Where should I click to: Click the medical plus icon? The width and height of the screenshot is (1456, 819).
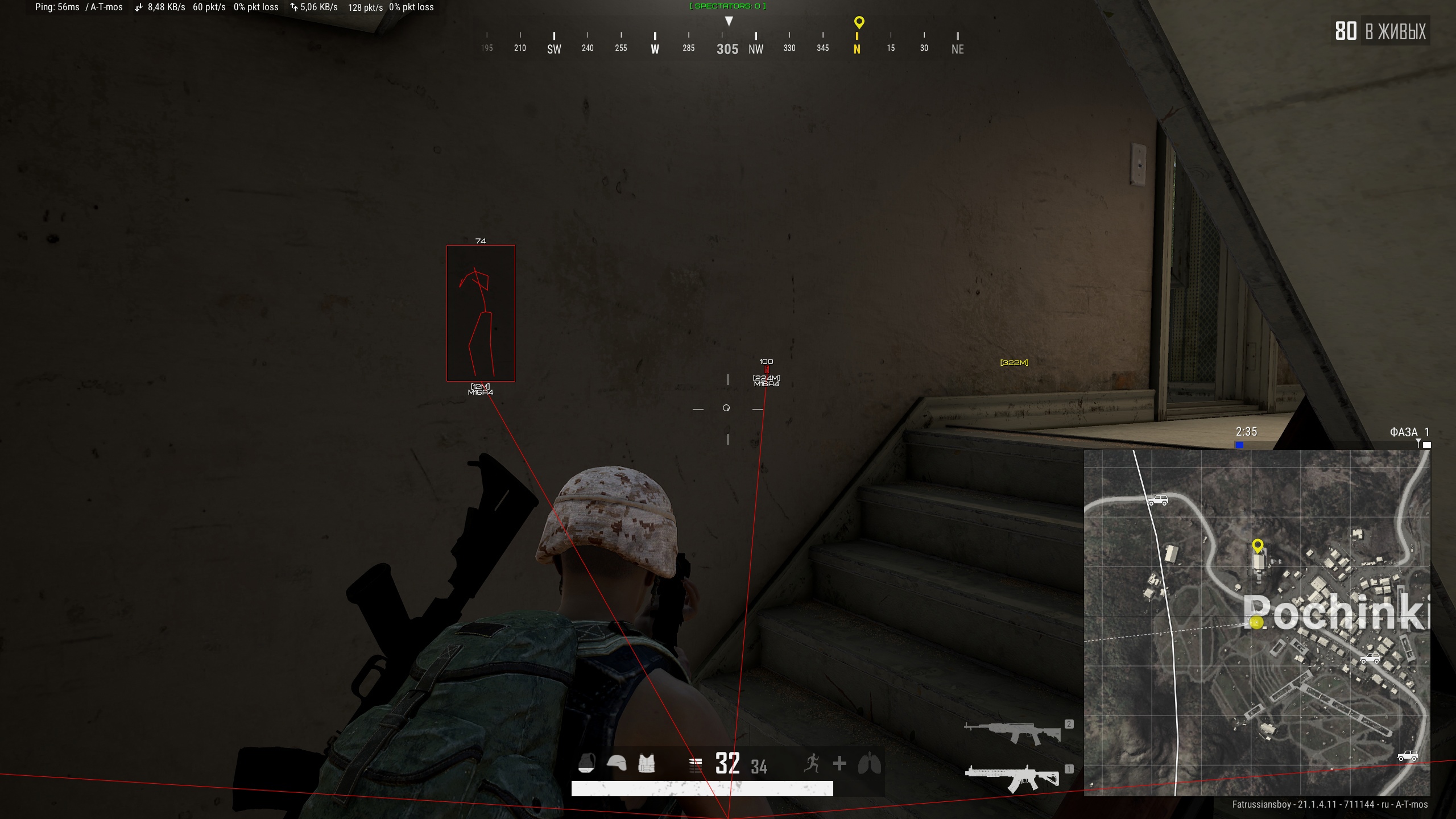click(841, 763)
